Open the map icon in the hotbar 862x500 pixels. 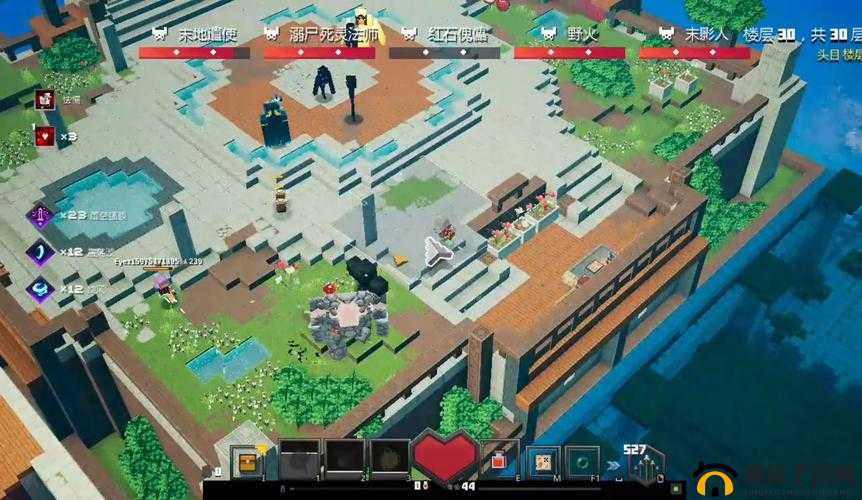click(x=542, y=461)
